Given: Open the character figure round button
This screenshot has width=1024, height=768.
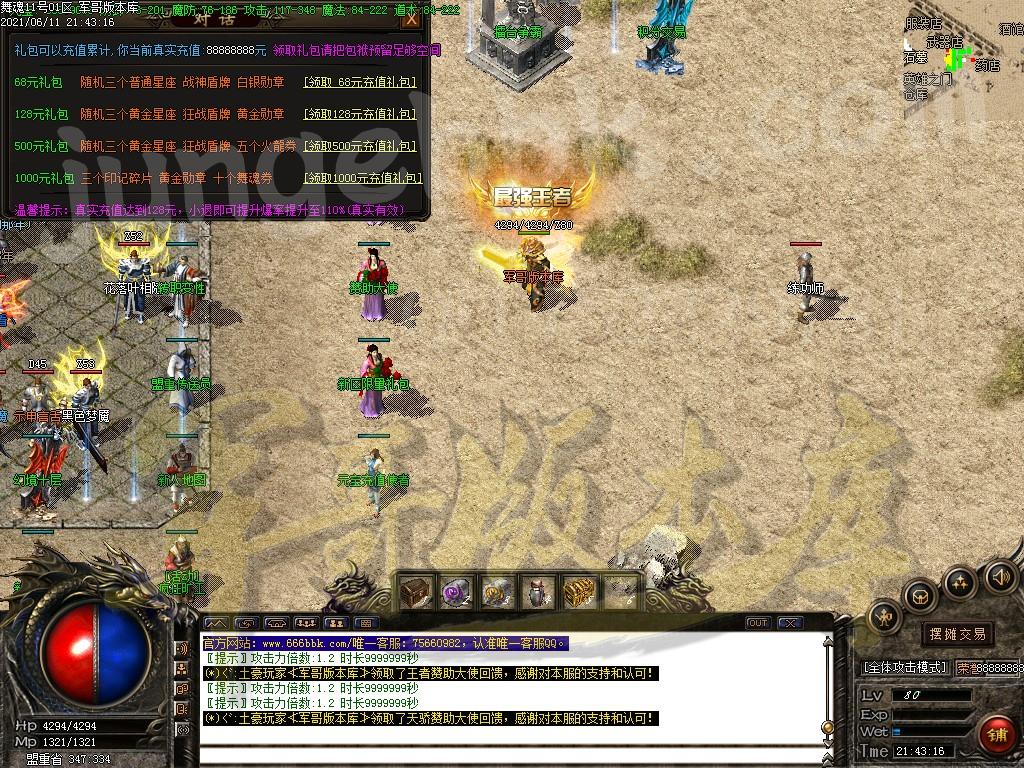Looking at the screenshot, I should coord(884,617).
